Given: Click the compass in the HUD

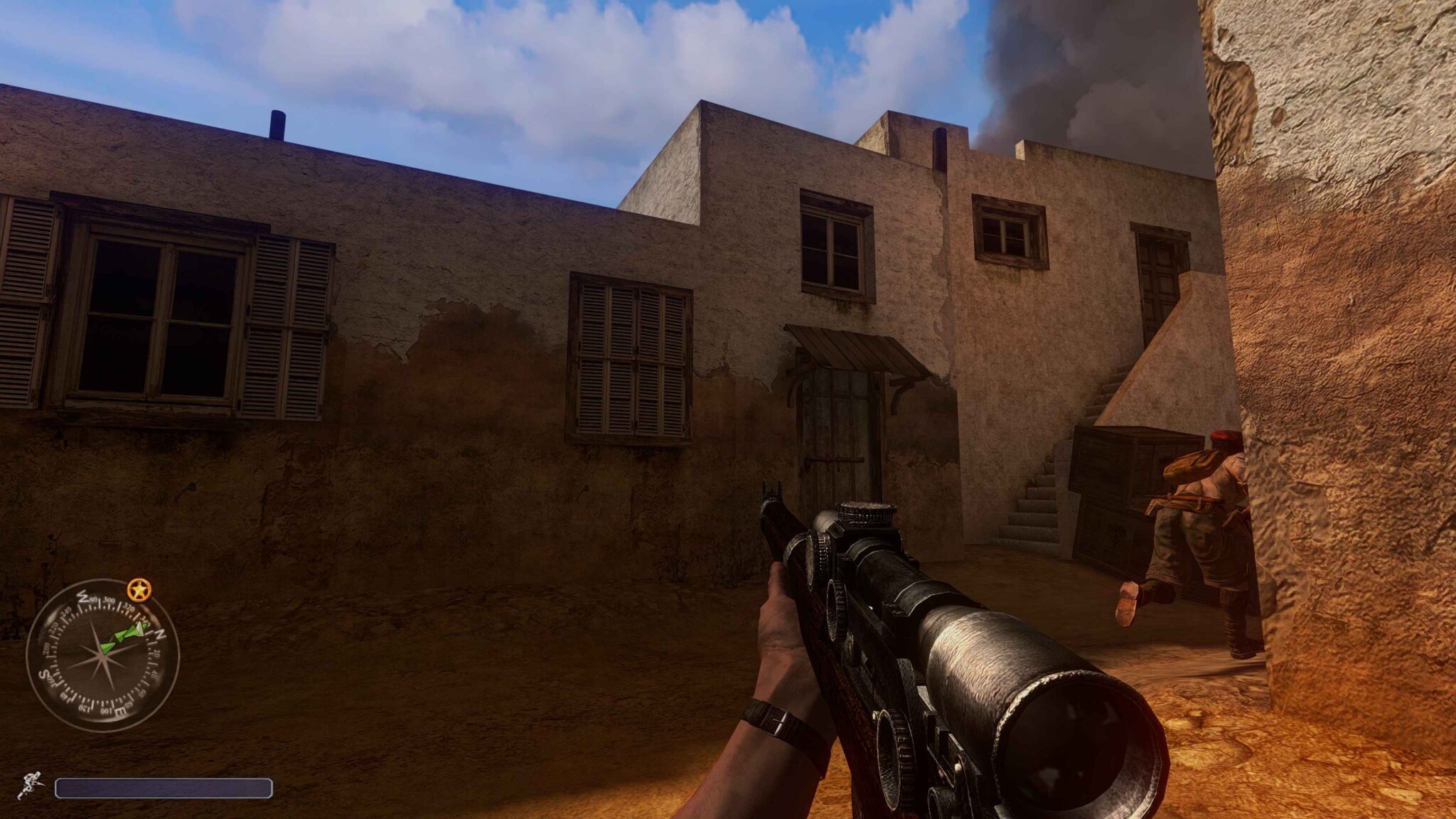Looking at the screenshot, I should (x=102, y=655).
